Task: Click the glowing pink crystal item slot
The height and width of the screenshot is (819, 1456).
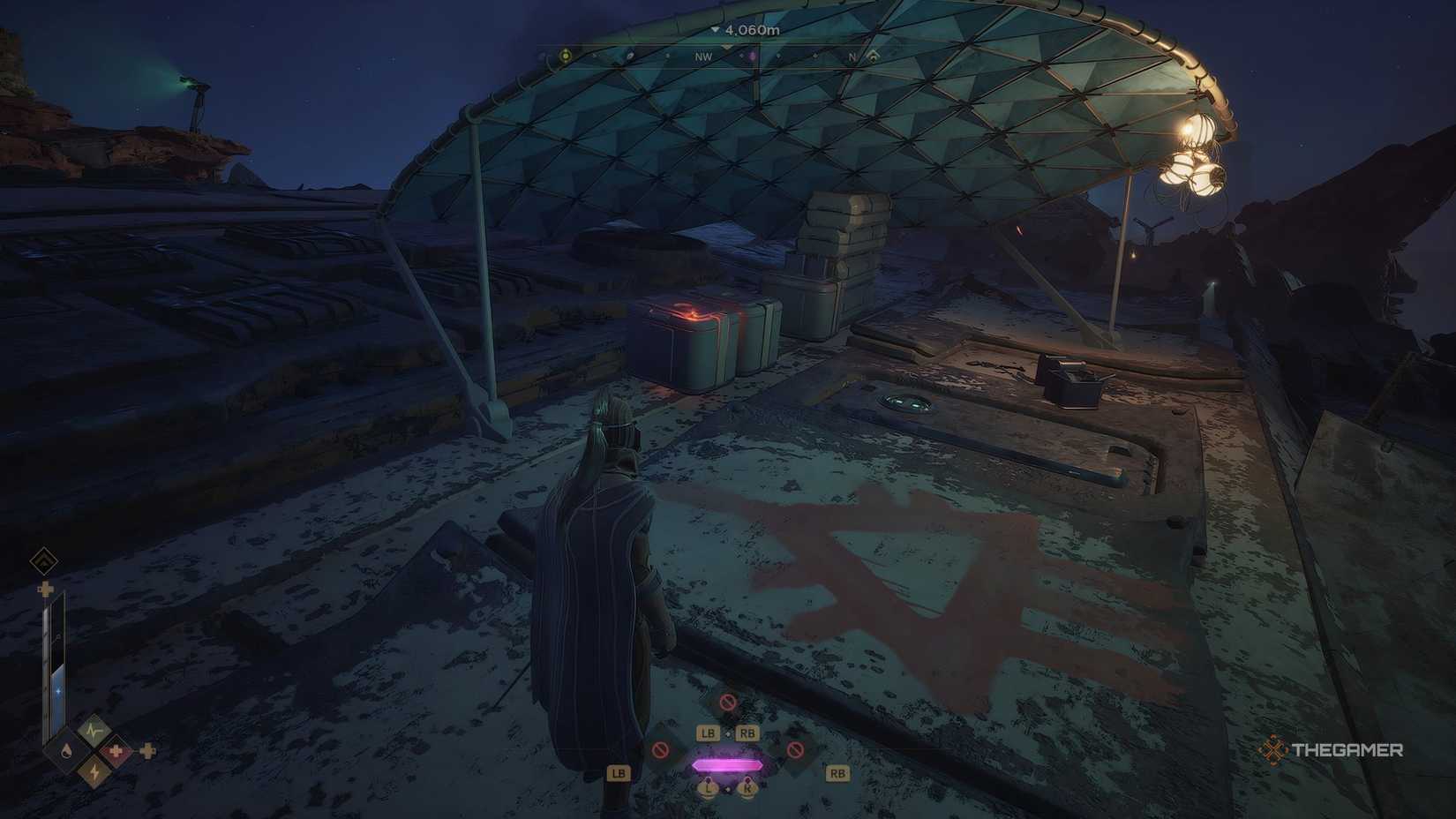Action: (x=727, y=764)
